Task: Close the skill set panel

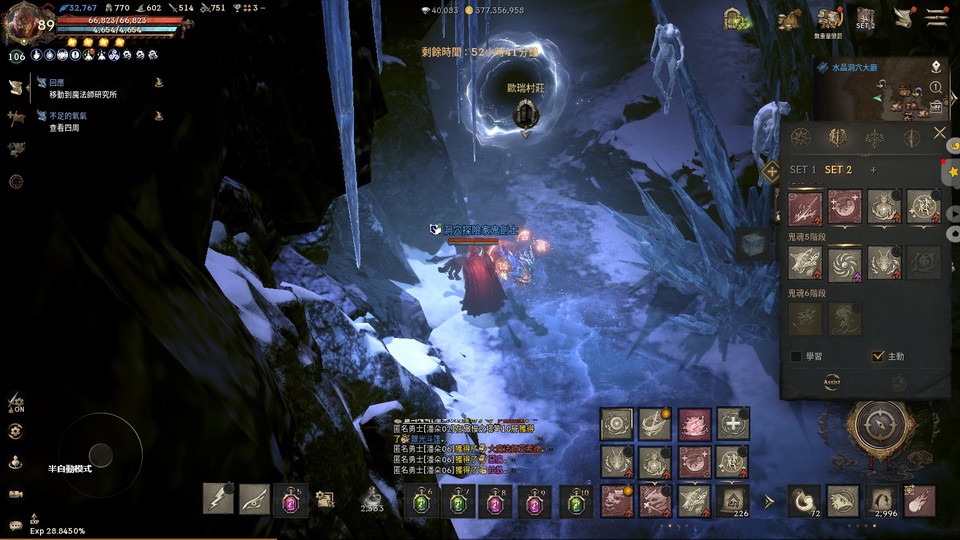Action: [x=939, y=133]
